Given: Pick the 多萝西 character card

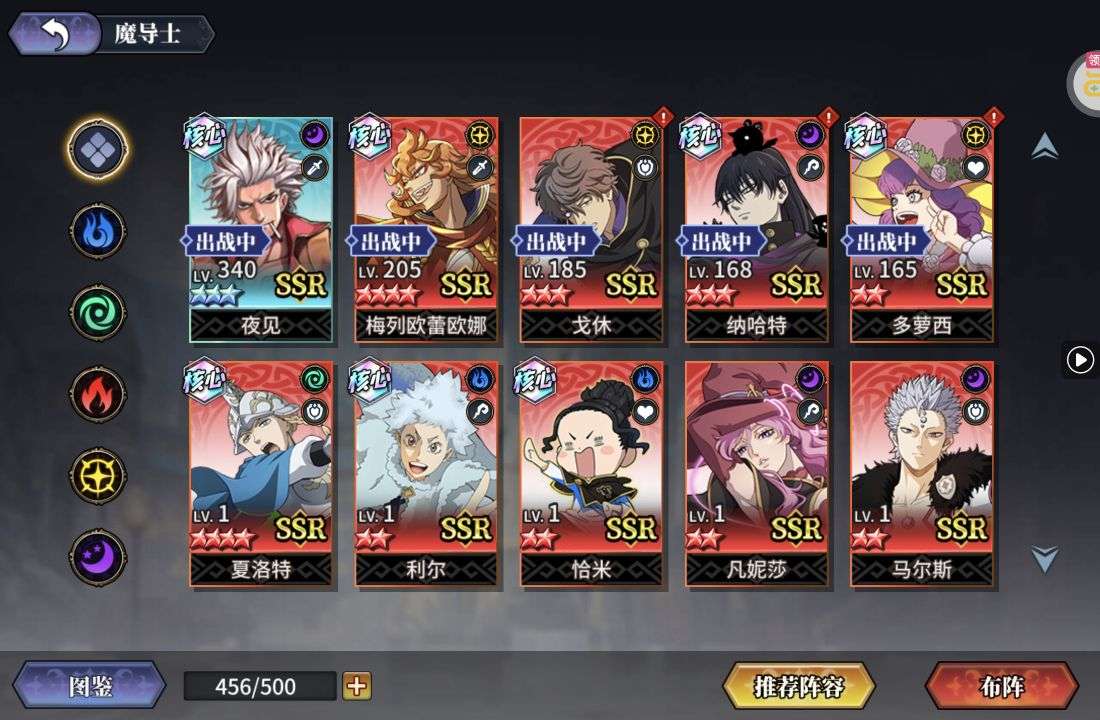Looking at the screenshot, I should (922, 229).
